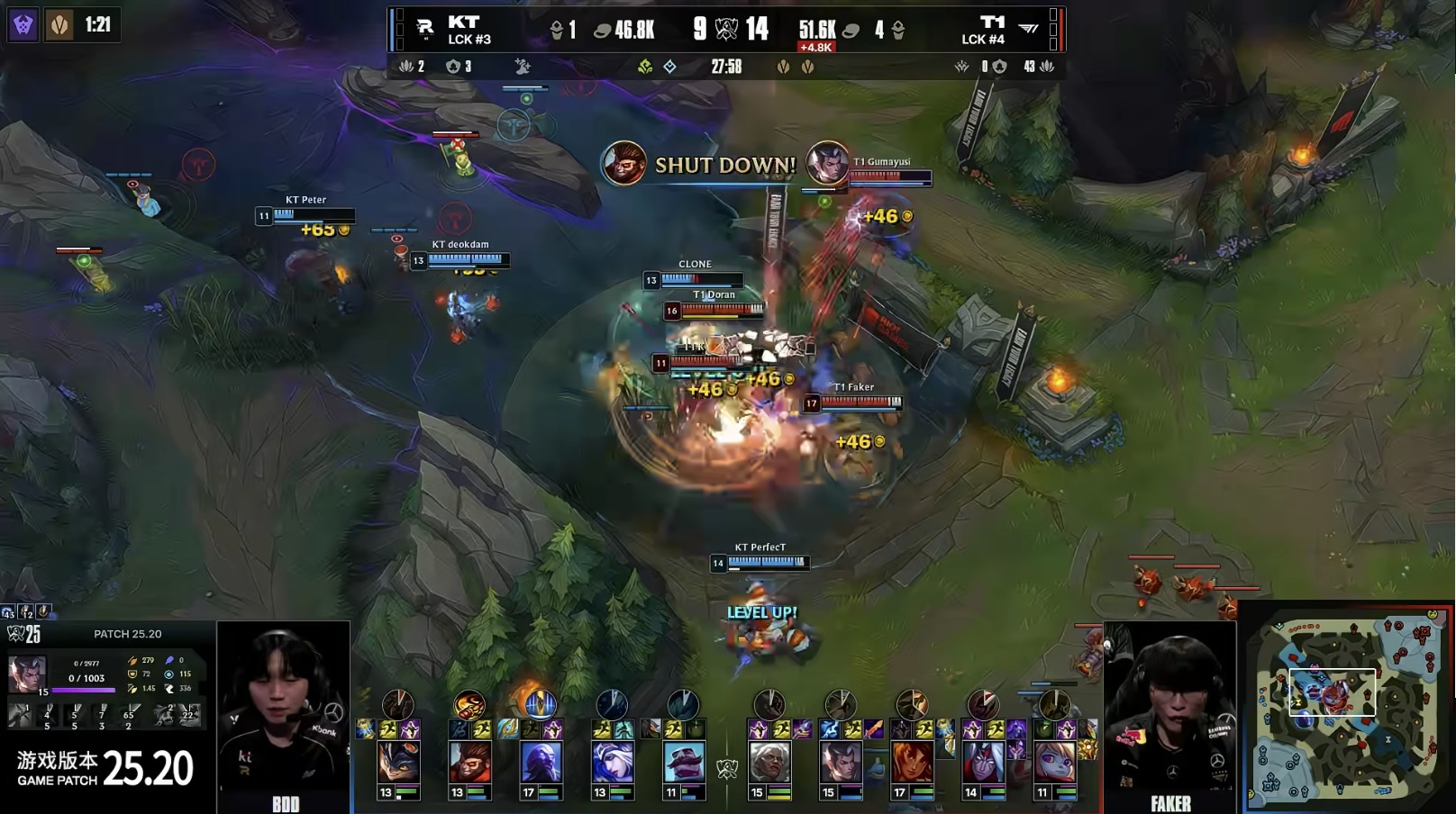Image resolution: width=1456 pixels, height=814 pixels.
Task: Open the BDD player camera feed
Action: click(x=284, y=711)
